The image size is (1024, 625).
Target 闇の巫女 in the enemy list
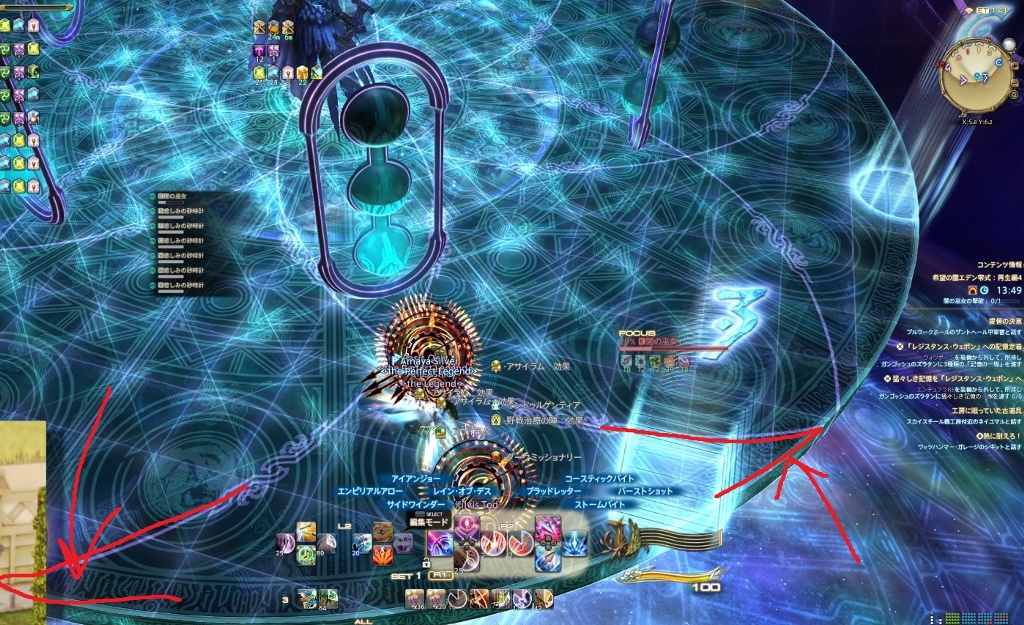click(176, 196)
